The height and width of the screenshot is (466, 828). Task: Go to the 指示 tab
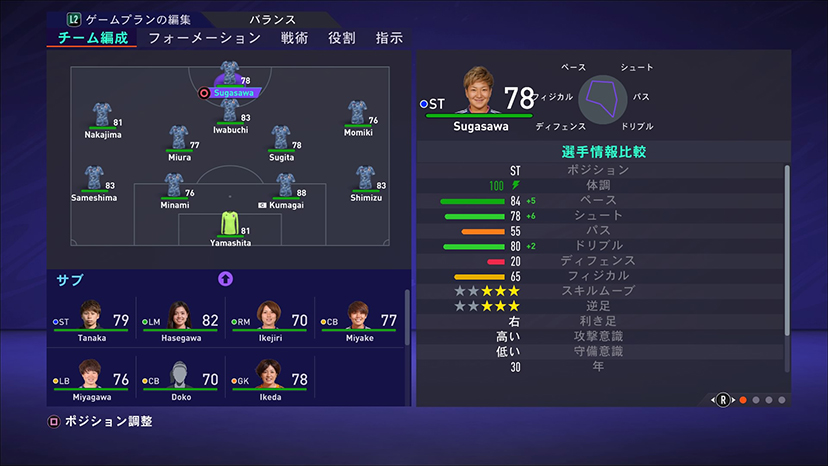(389, 38)
